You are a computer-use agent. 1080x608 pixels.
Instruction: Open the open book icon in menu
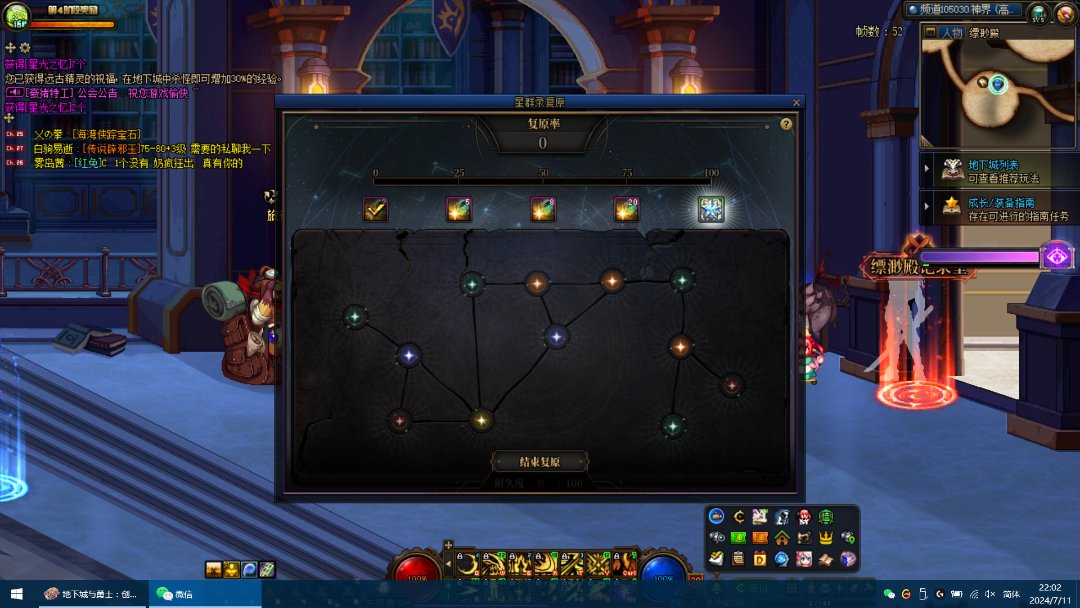826,558
